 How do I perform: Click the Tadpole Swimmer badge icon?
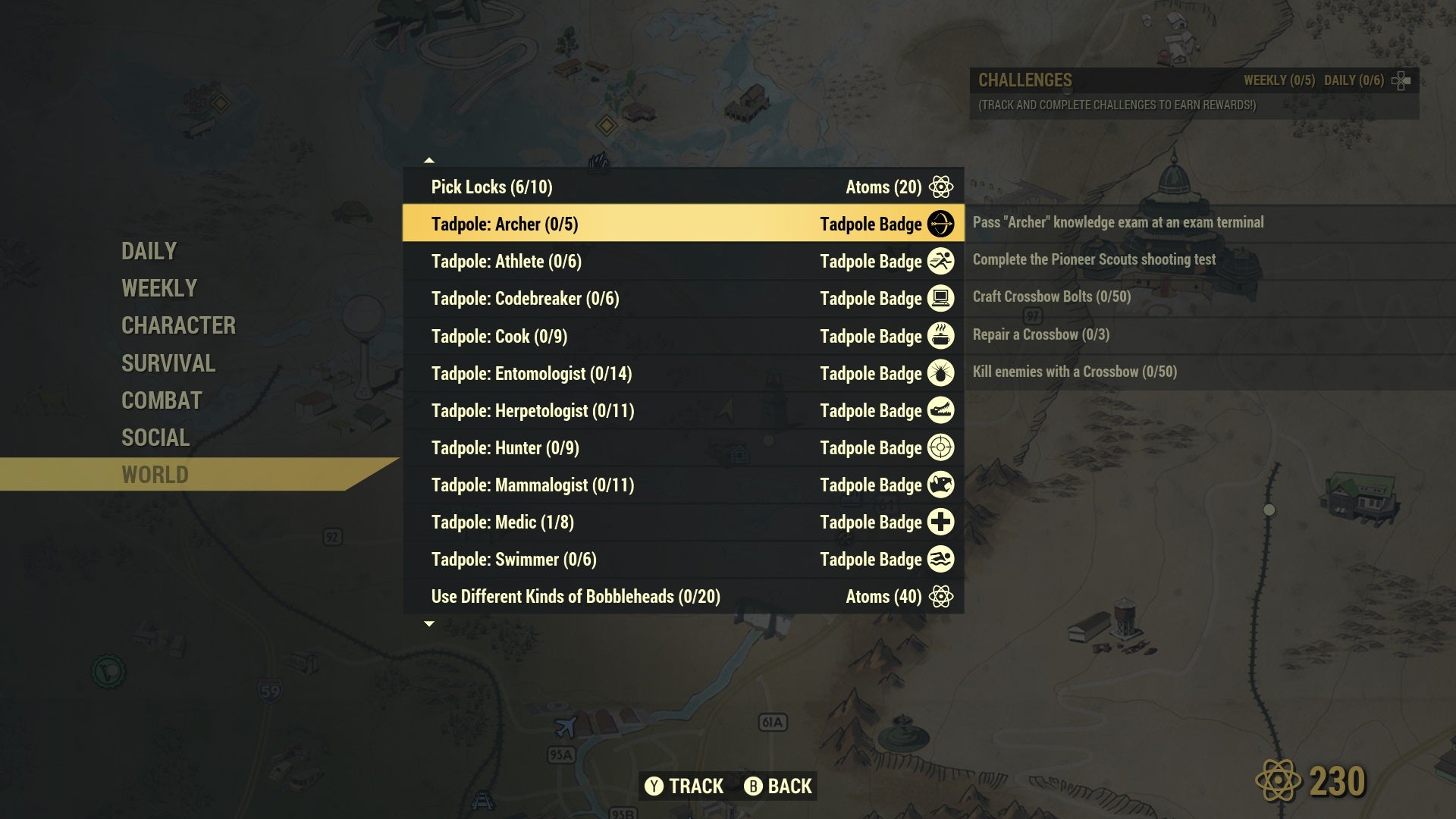pos(942,559)
